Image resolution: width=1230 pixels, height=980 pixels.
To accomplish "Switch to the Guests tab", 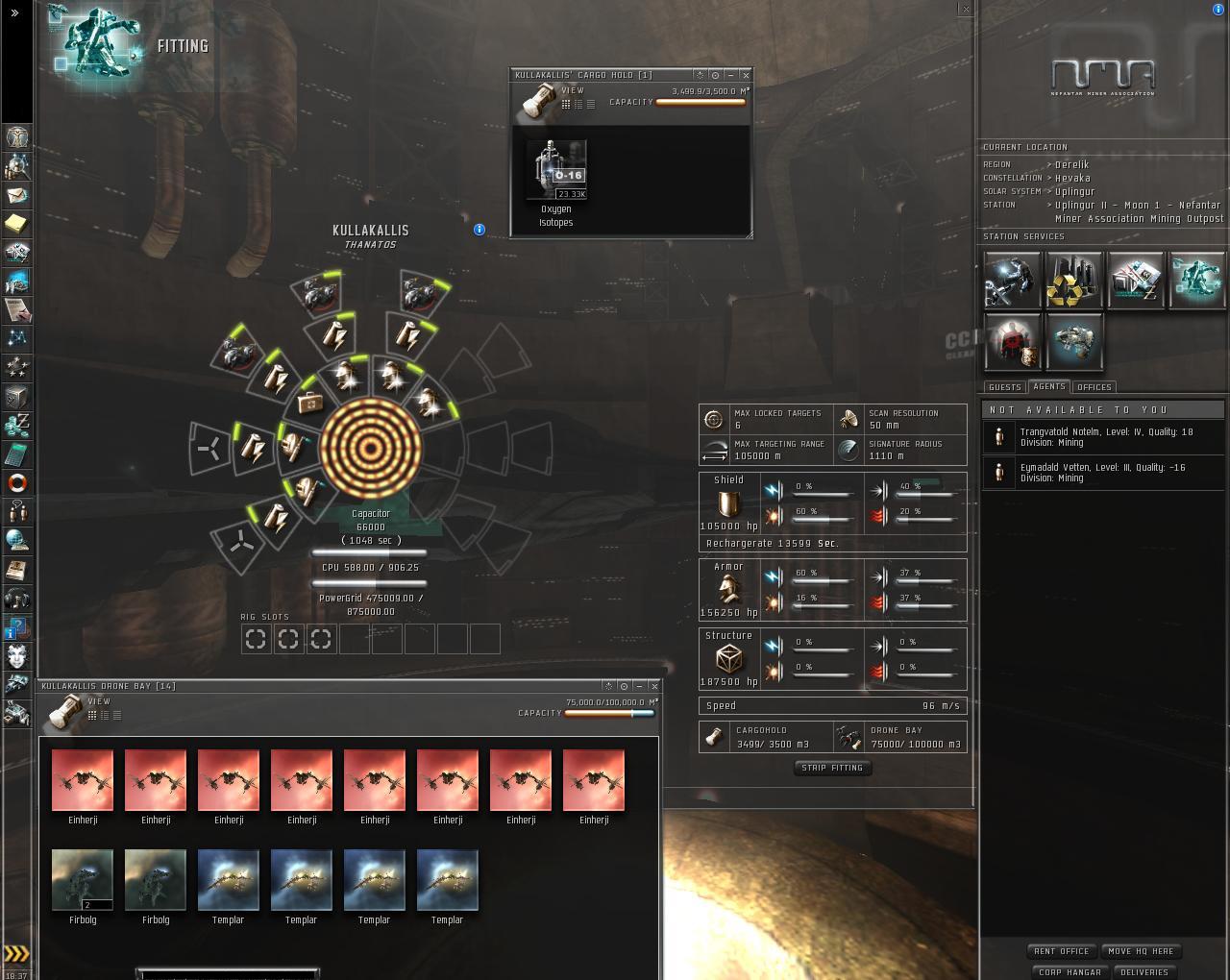I will click(1004, 387).
